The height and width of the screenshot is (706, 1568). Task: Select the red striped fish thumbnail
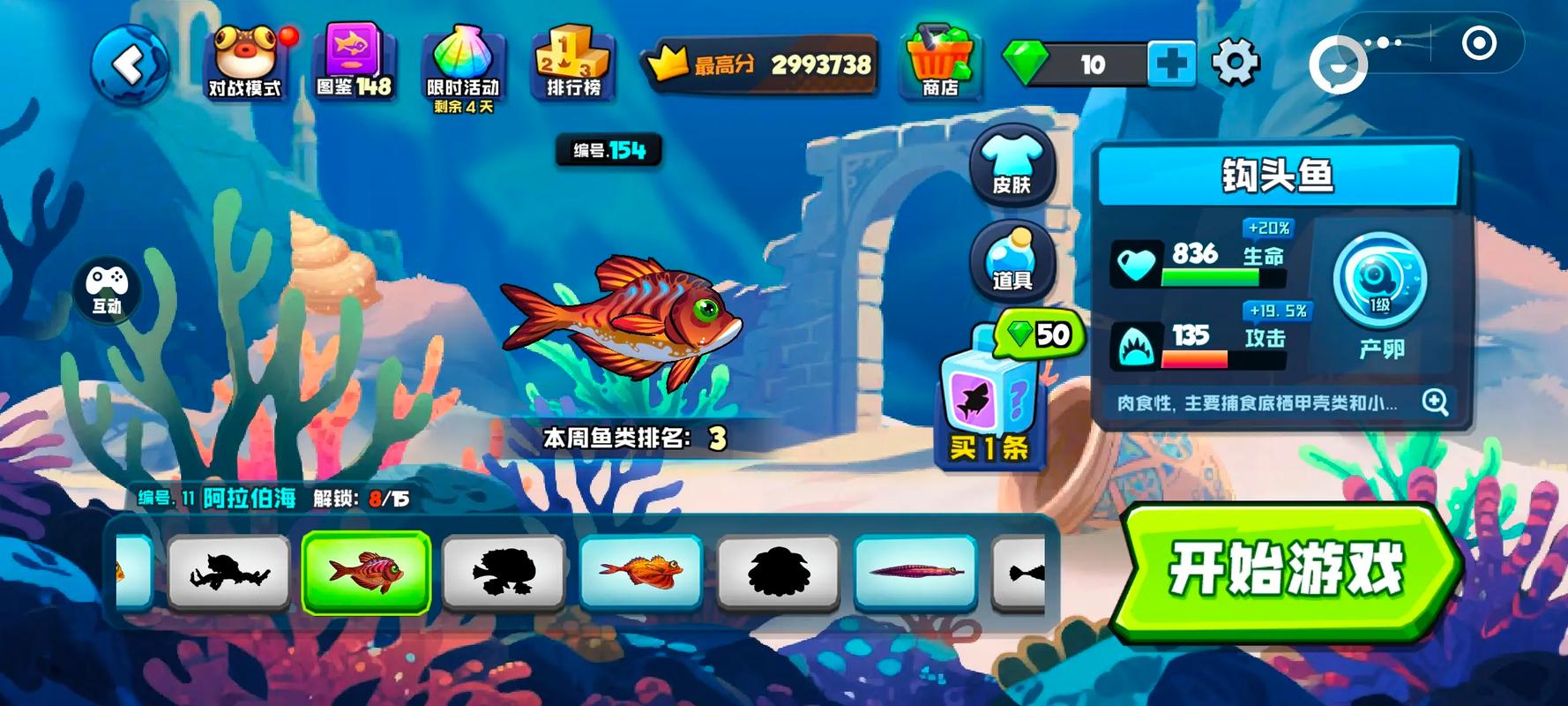pyautogui.click(x=366, y=572)
